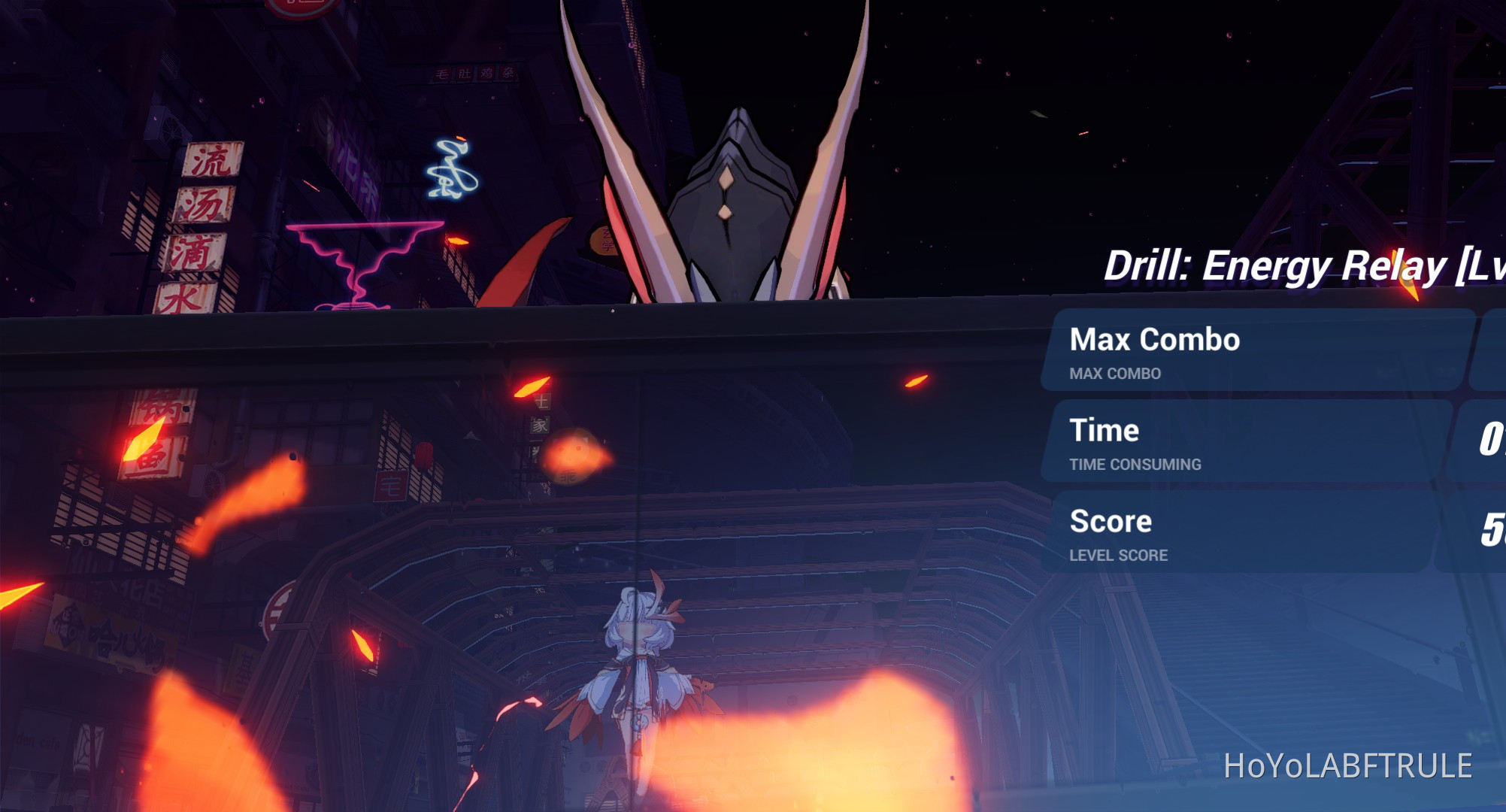Image resolution: width=1506 pixels, height=812 pixels.
Task: Select the Time consuming stat row
Action: click(1241, 444)
